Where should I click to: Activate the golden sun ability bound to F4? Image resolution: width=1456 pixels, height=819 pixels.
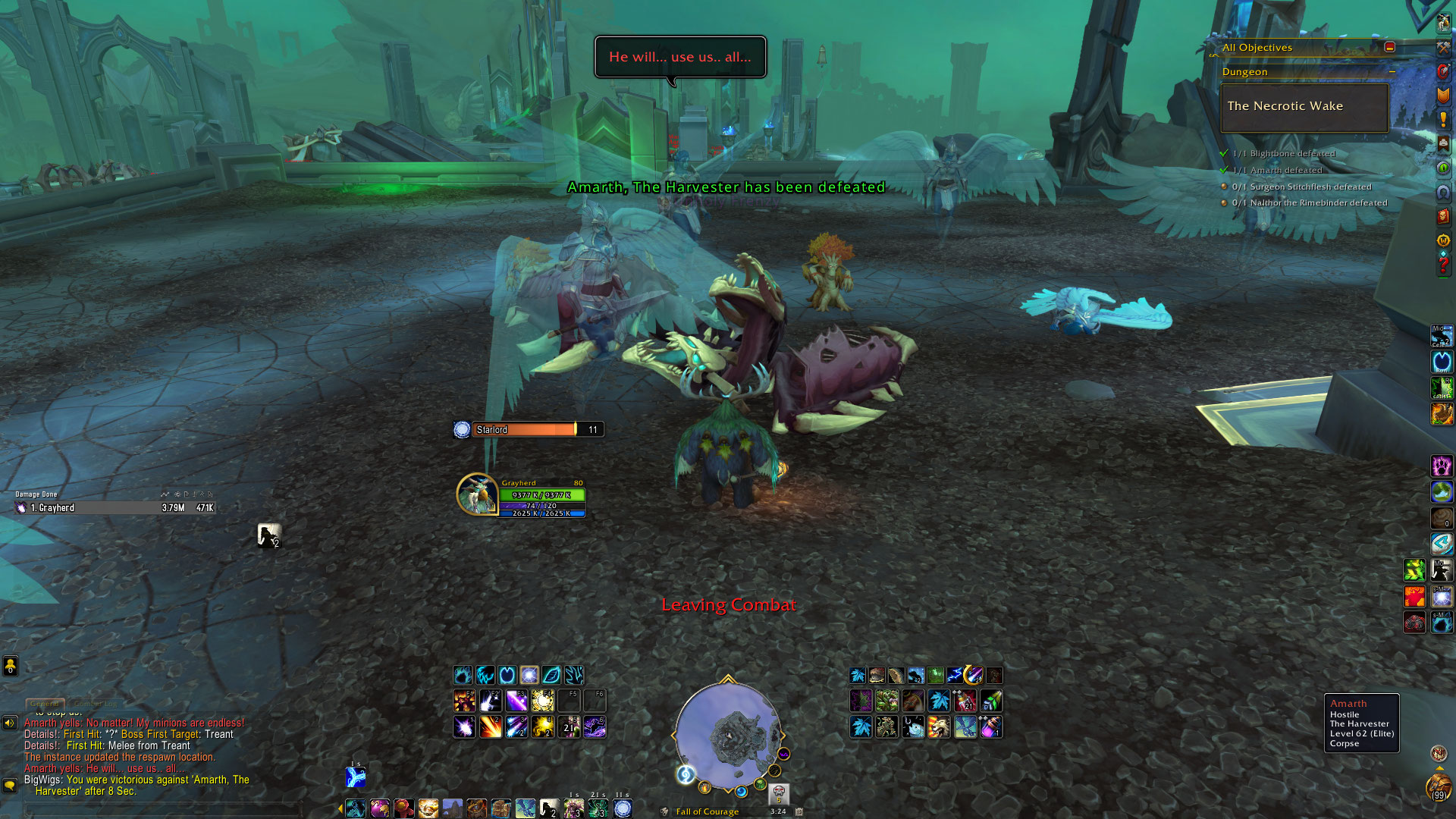(542, 701)
